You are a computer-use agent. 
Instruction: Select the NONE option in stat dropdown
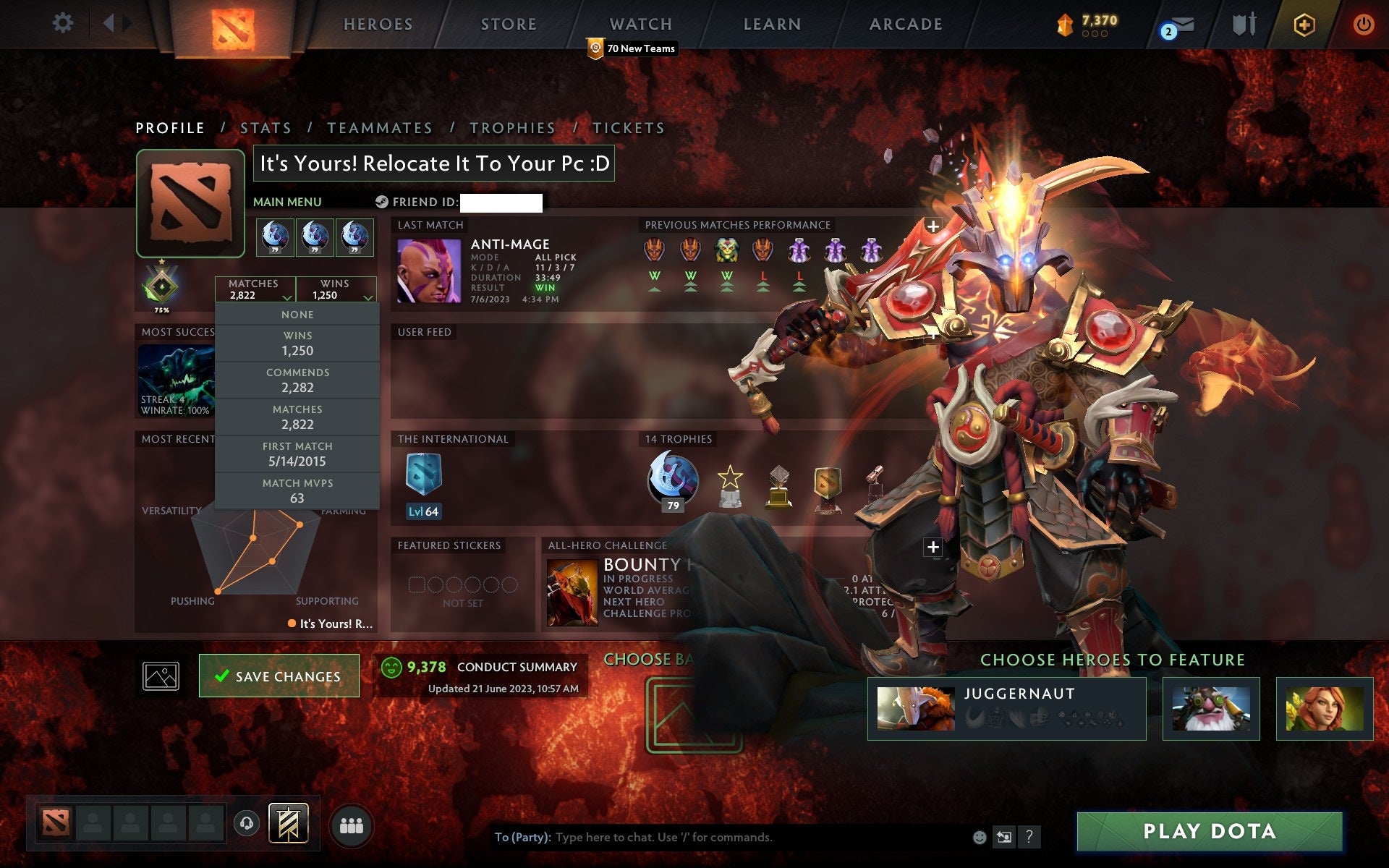point(297,314)
